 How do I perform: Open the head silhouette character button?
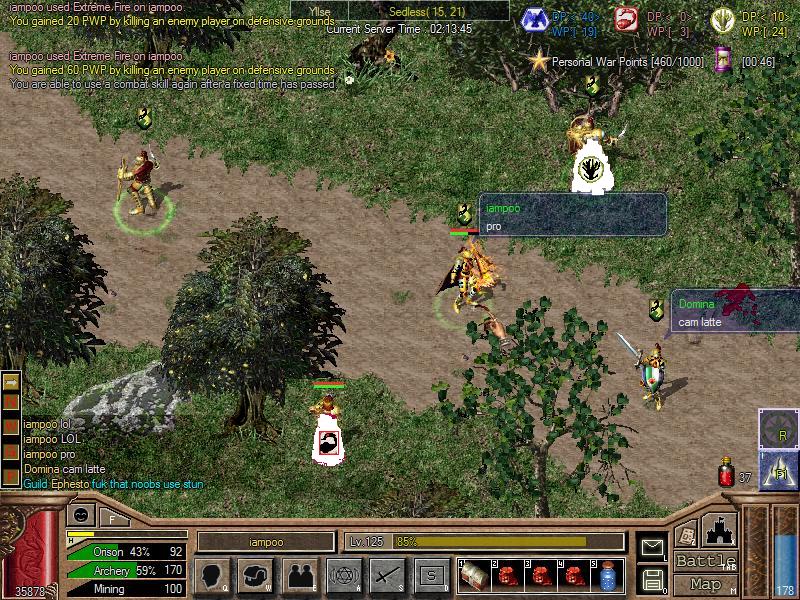pos(213,575)
